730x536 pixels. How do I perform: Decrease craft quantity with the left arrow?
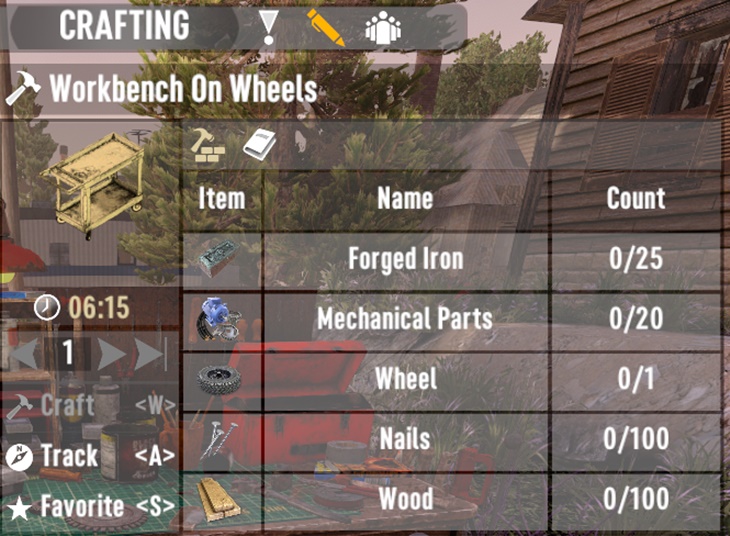(x=26, y=354)
